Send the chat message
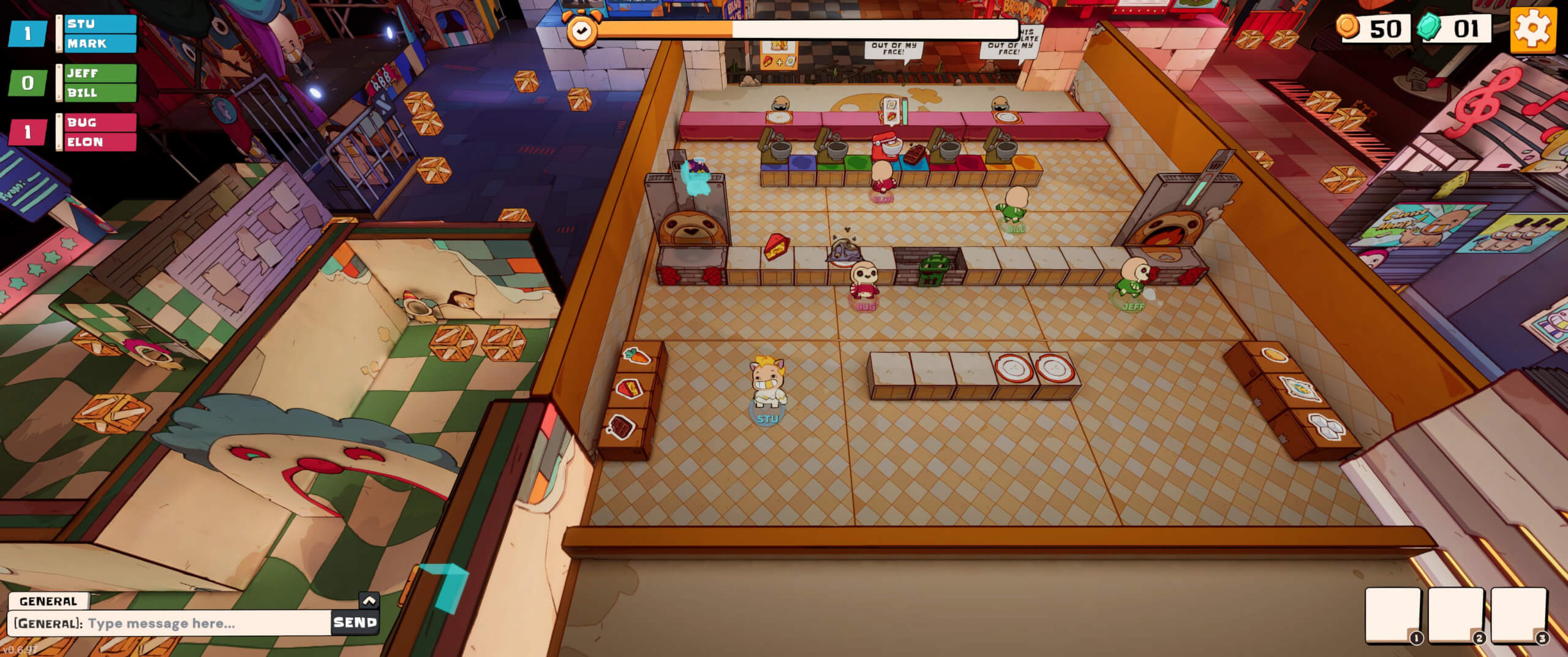This screenshot has height=657, width=1568. point(355,623)
